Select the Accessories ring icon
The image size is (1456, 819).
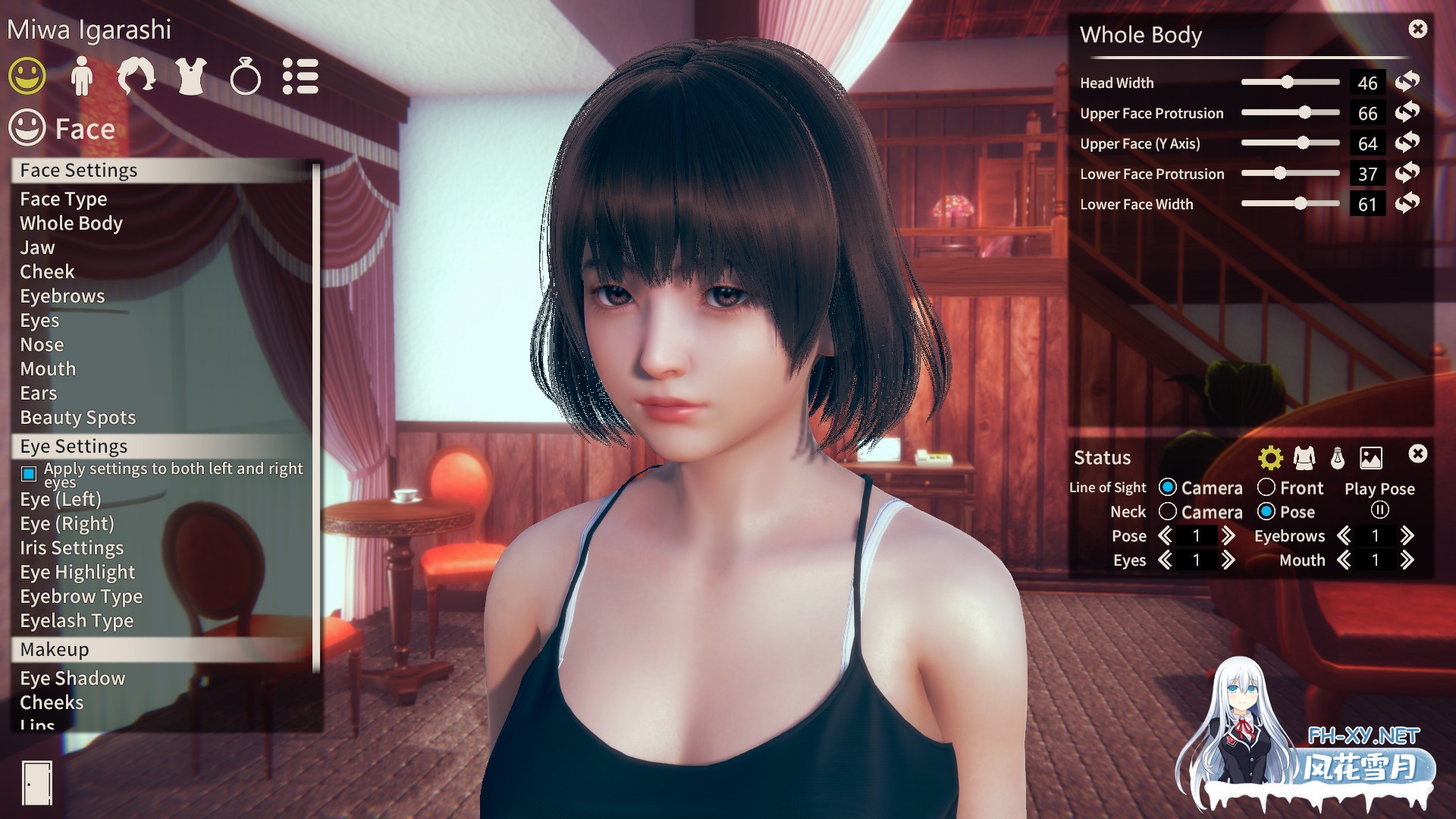244,76
